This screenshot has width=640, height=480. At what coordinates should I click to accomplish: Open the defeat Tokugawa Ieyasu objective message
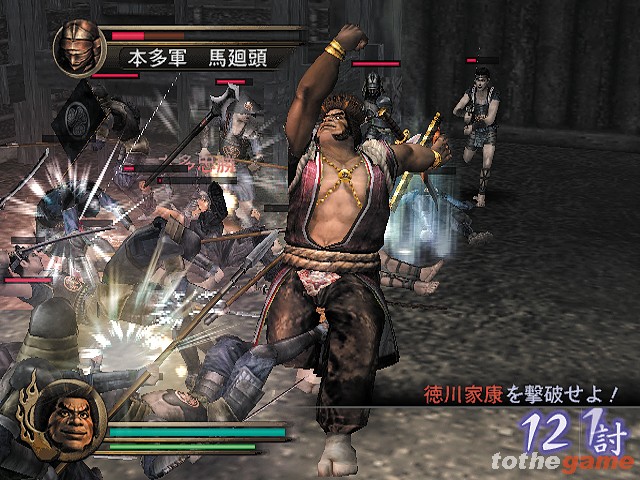[x=517, y=394]
